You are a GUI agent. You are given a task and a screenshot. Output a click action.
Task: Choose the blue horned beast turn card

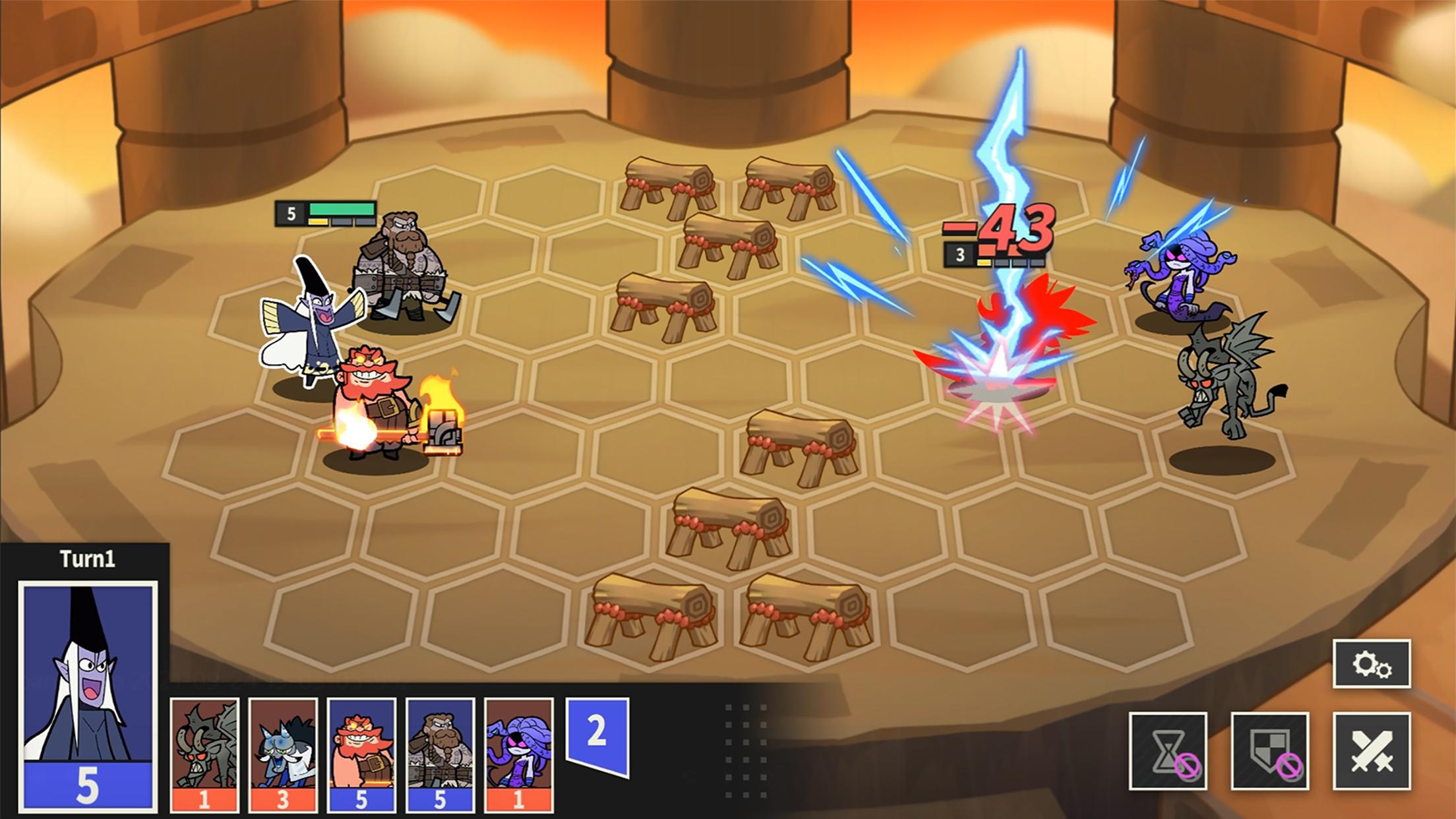tap(283, 755)
